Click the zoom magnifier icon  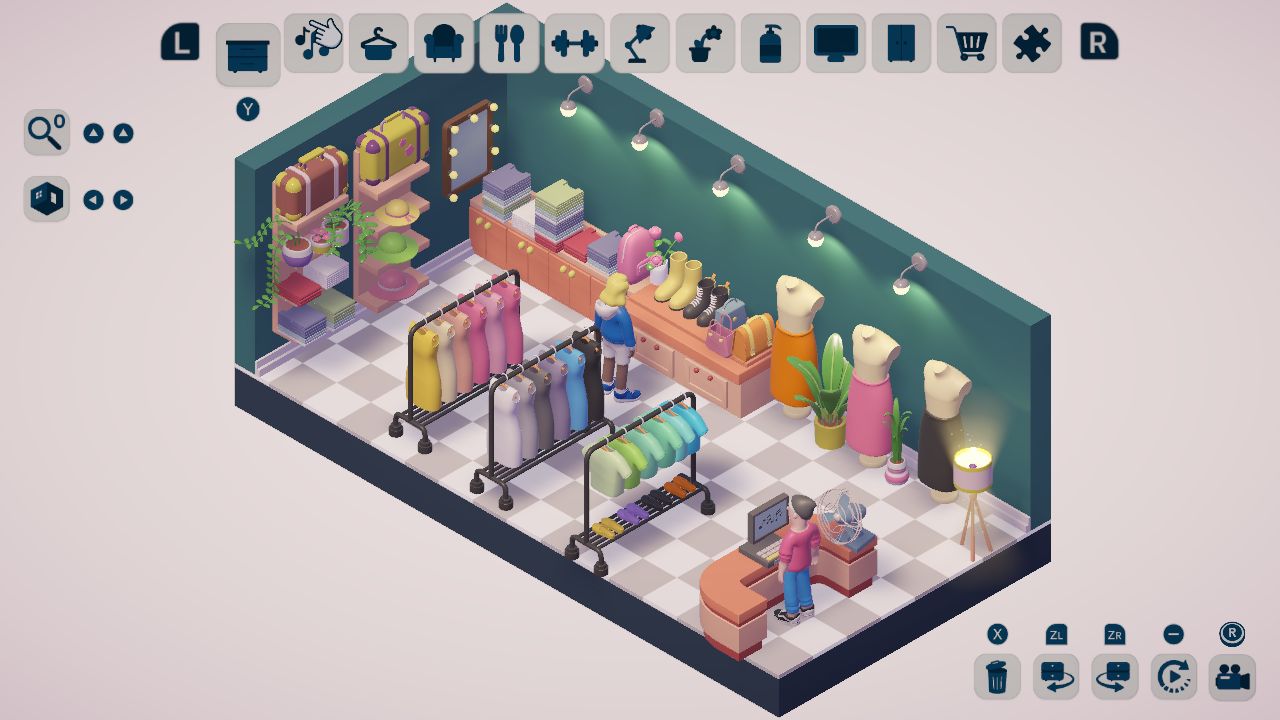[46, 131]
